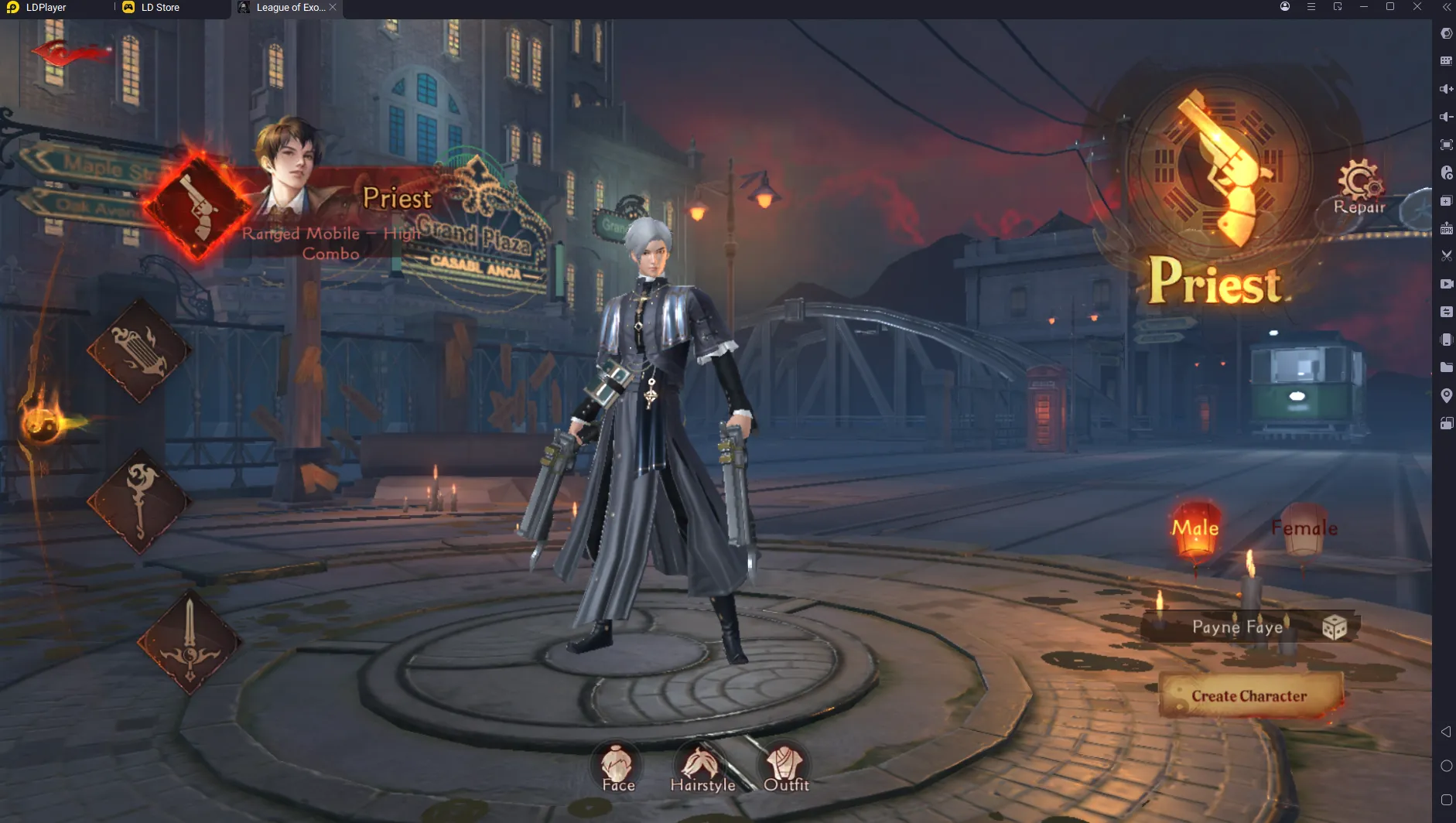Close the League of Exo tab

point(333,8)
